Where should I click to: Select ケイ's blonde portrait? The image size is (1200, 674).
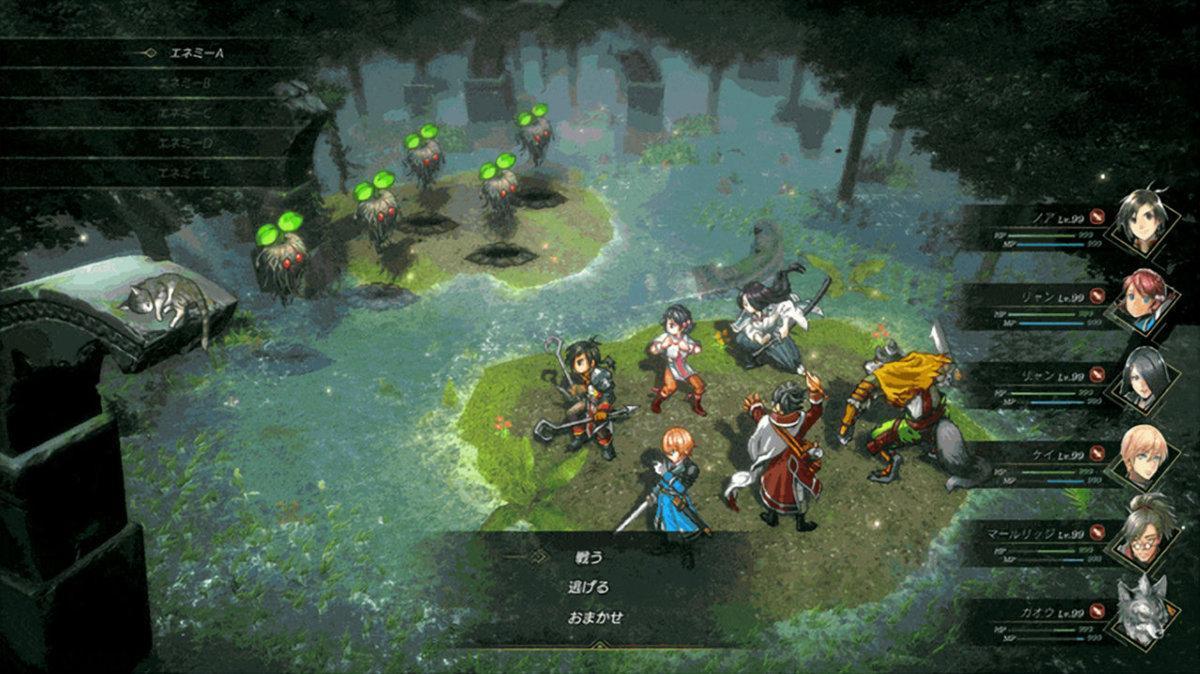click(x=1142, y=458)
